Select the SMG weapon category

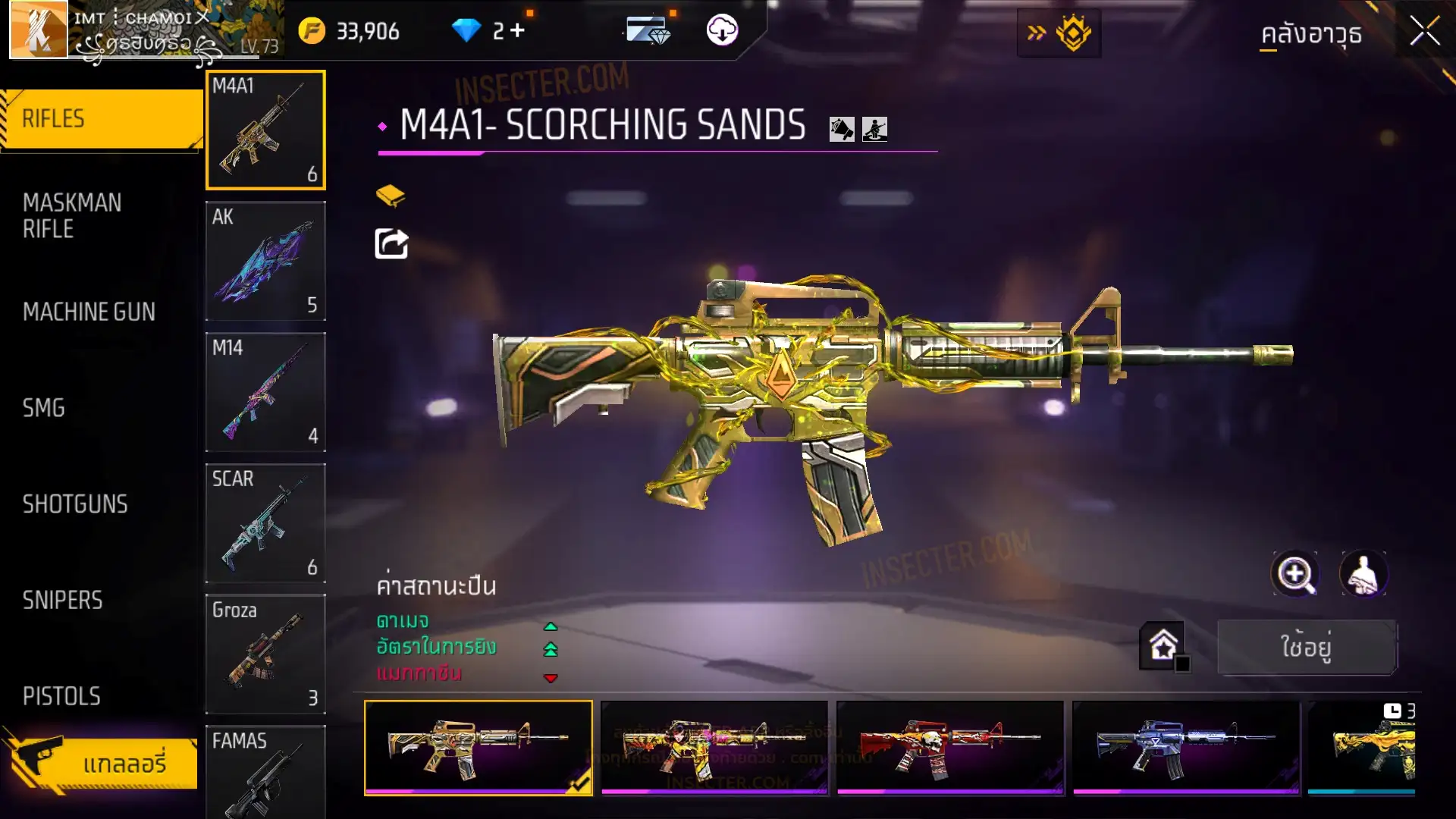click(x=44, y=408)
